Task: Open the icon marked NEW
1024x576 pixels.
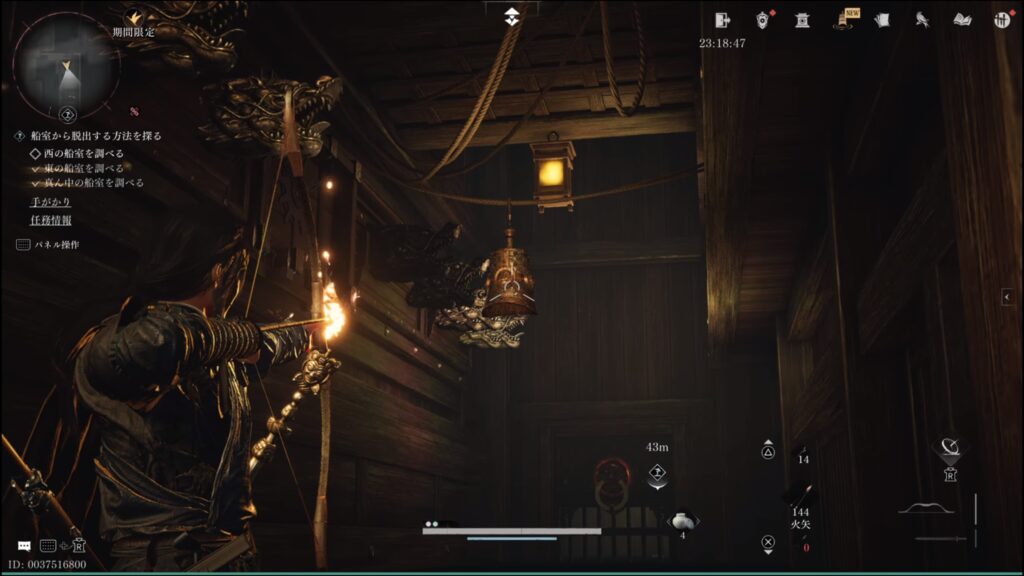Action: (843, 19)
